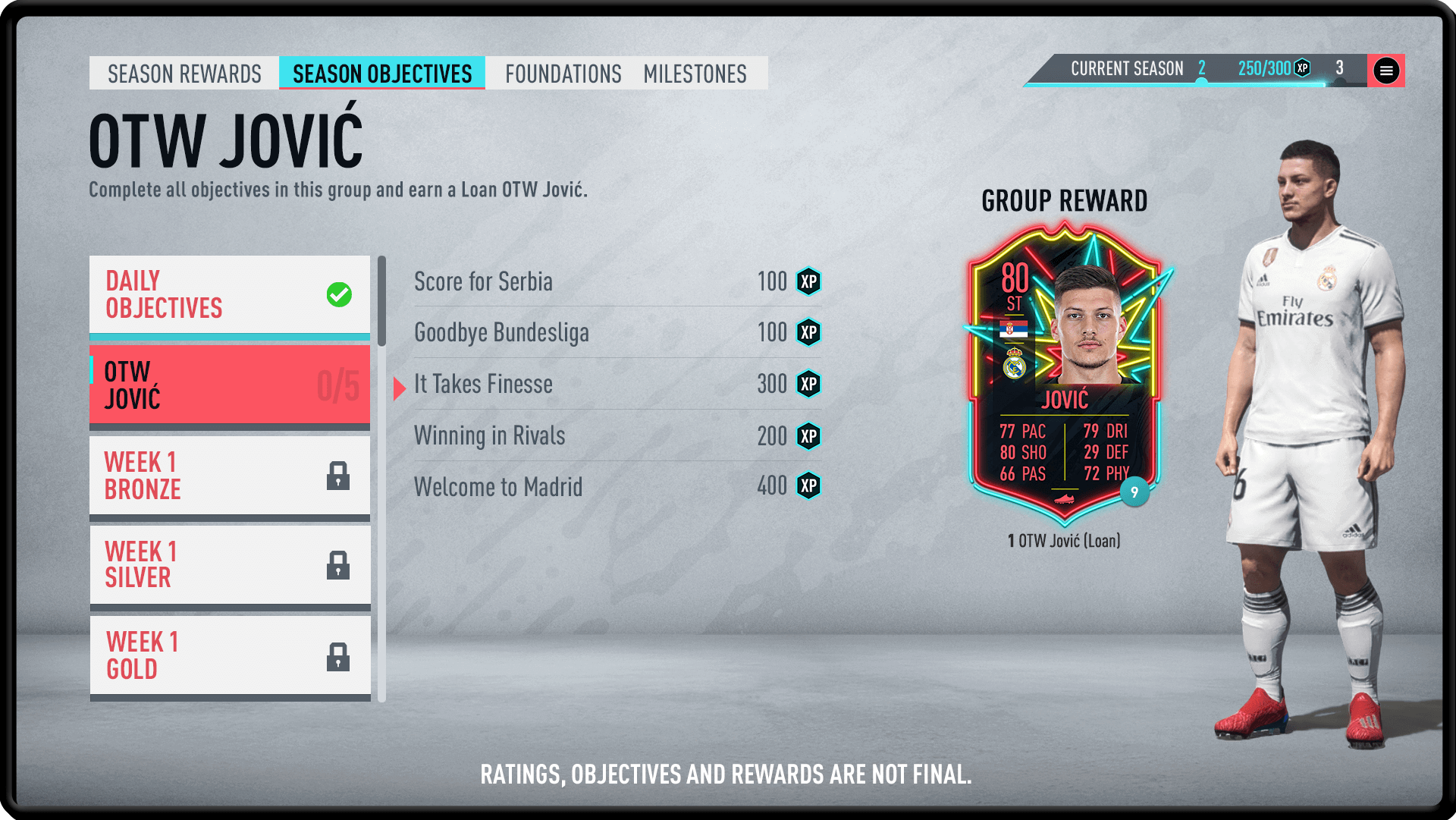Switch to the Season Rewards tab
This screenshot has width=1456, height=820.
click(x=184, y=74)
